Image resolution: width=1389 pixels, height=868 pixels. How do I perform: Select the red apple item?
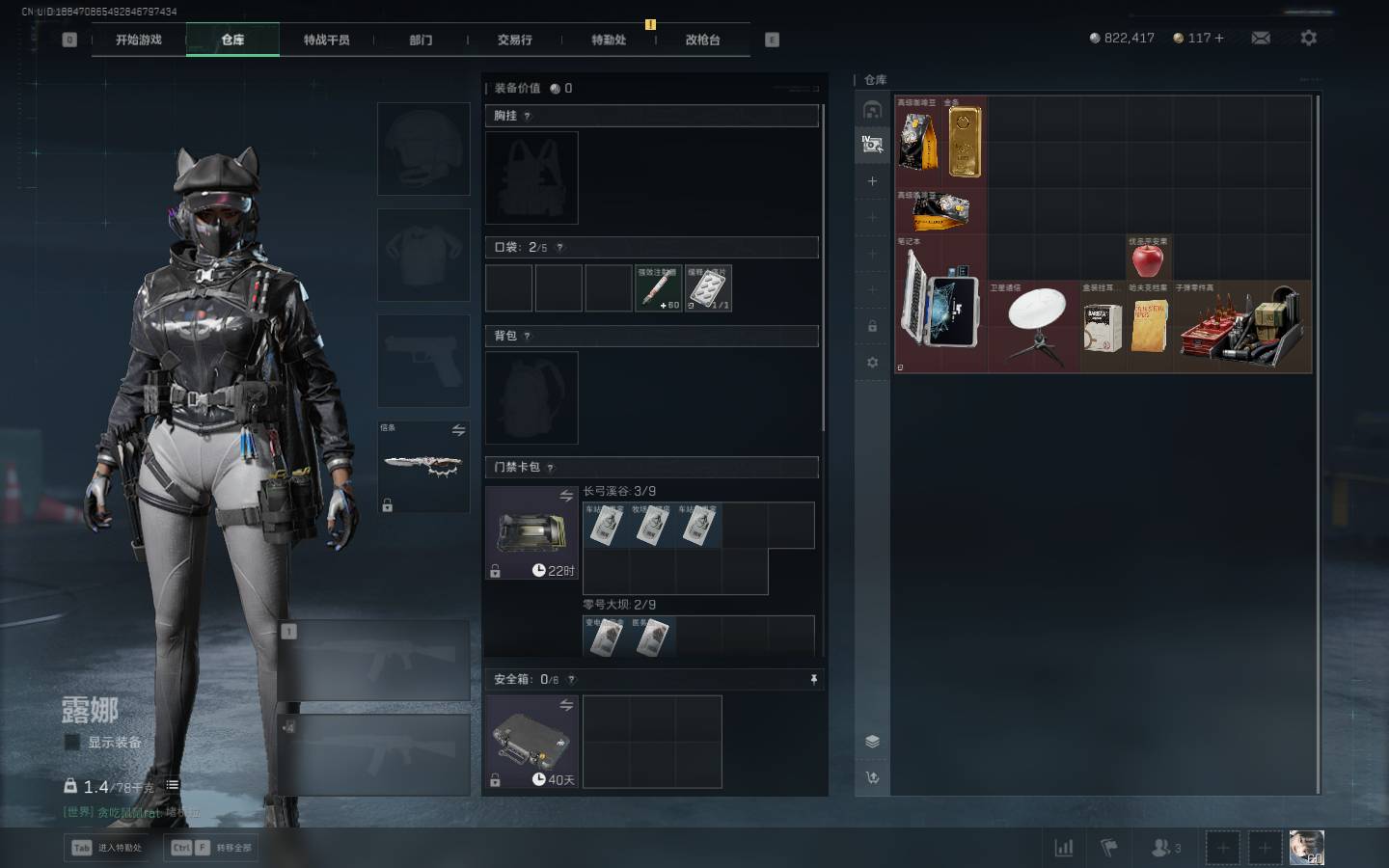1148,259
